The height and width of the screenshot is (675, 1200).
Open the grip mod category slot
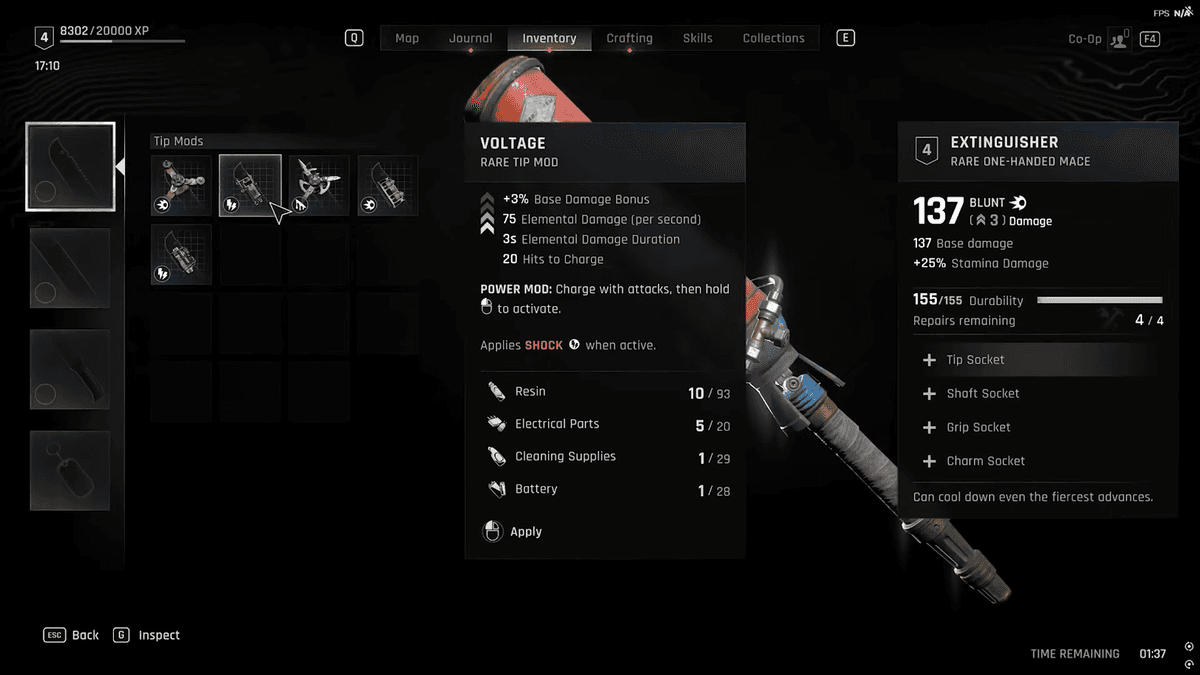coord(70,369)
